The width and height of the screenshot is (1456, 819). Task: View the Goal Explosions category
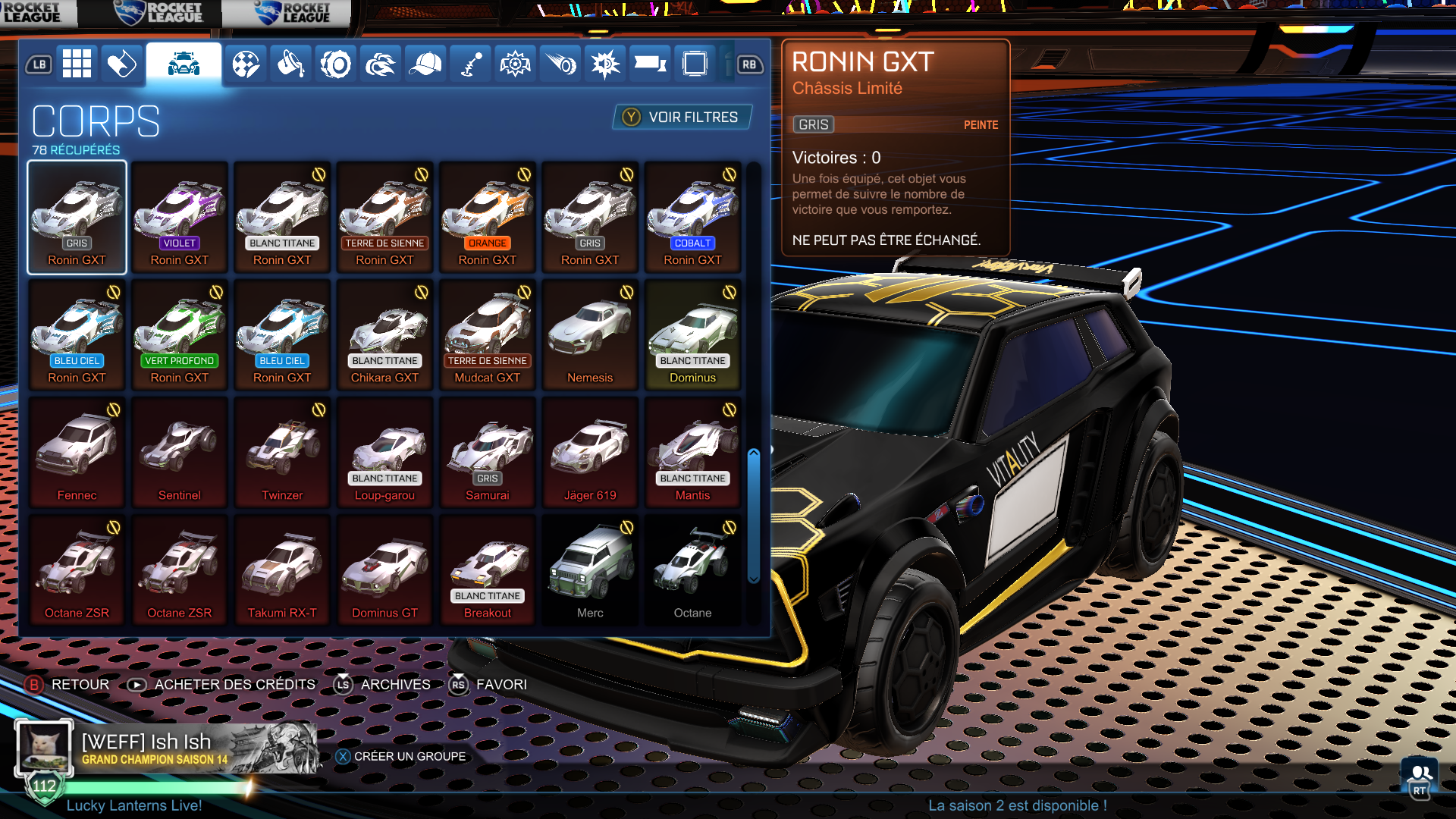(x=515, y=64)
